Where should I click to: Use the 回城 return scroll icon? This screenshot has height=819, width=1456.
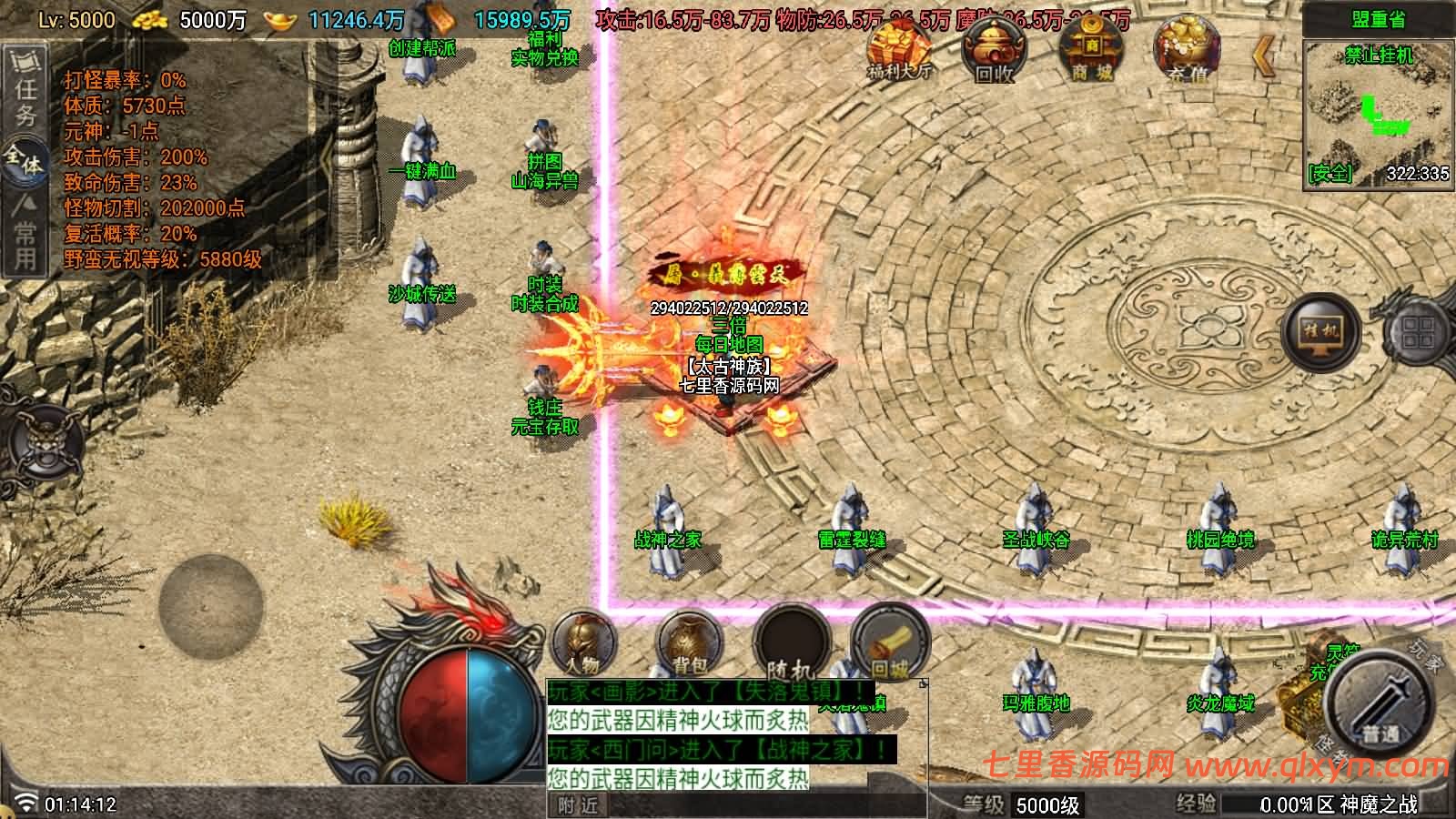(887, 646)
